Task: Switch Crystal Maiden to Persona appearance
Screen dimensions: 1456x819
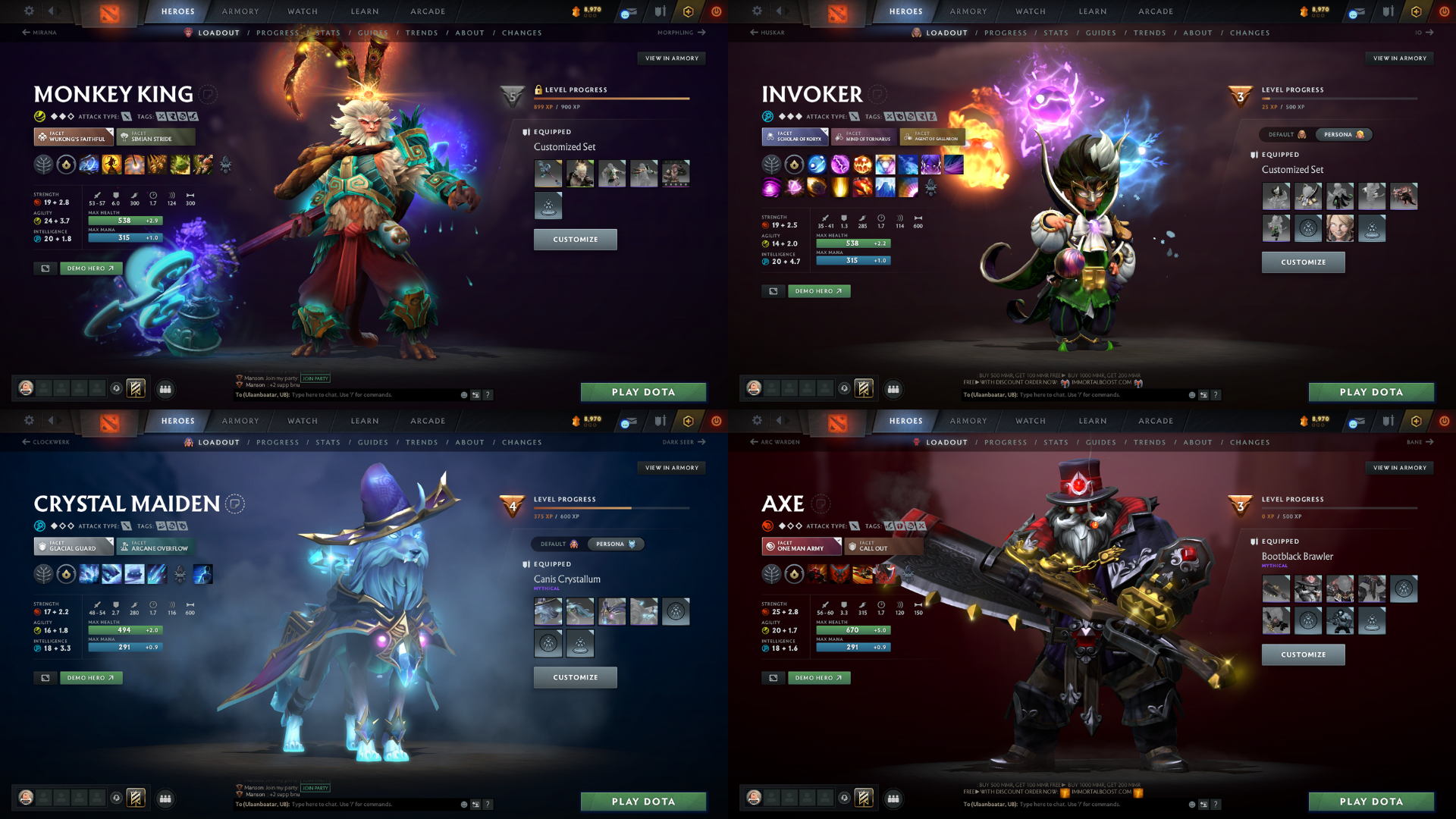Action: pyautogui.click(x=616, y=544)
